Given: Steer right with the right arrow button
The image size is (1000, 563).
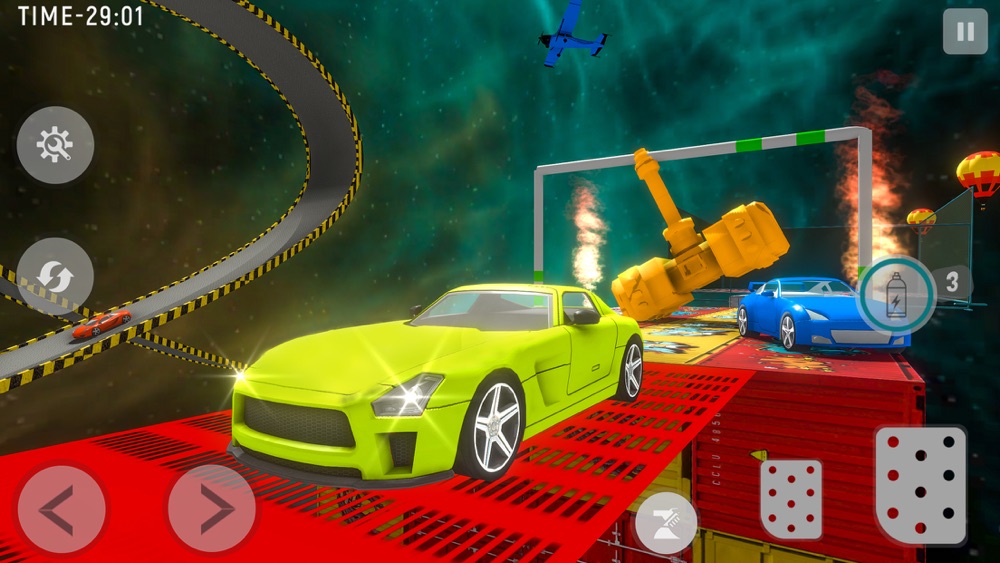Looking at the screenshot, I should 211,510.
